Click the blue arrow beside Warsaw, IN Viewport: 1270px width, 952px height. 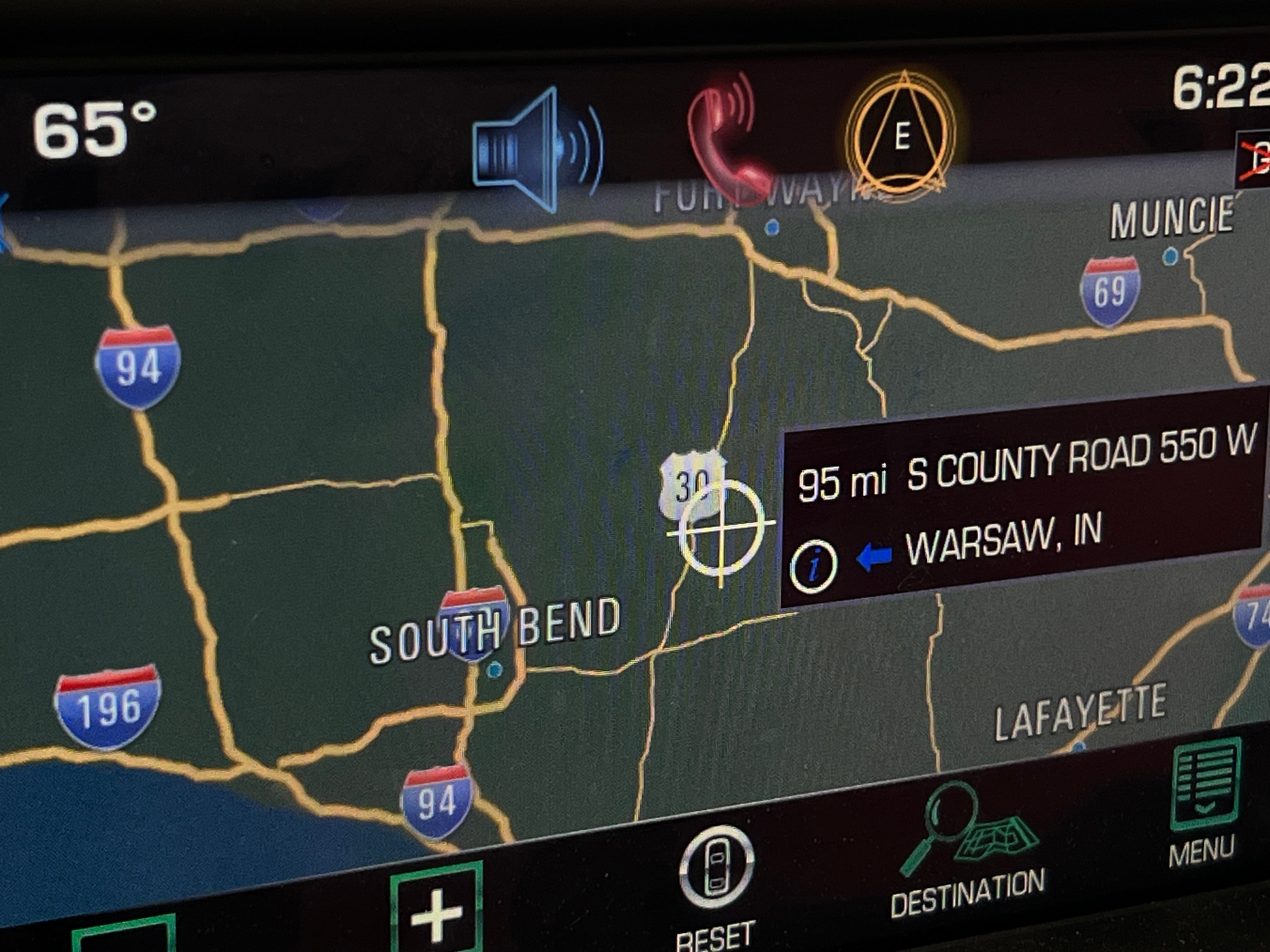(874, 557)
